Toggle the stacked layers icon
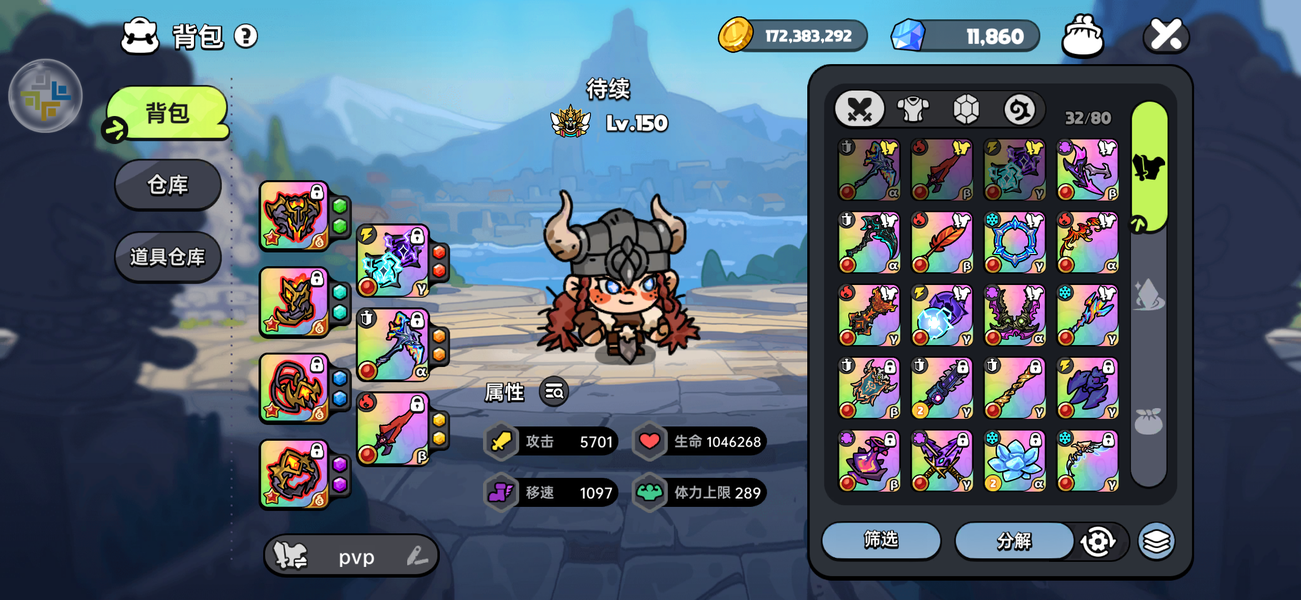This screenshot has height=600, width=1301. tap(1156, 541)
